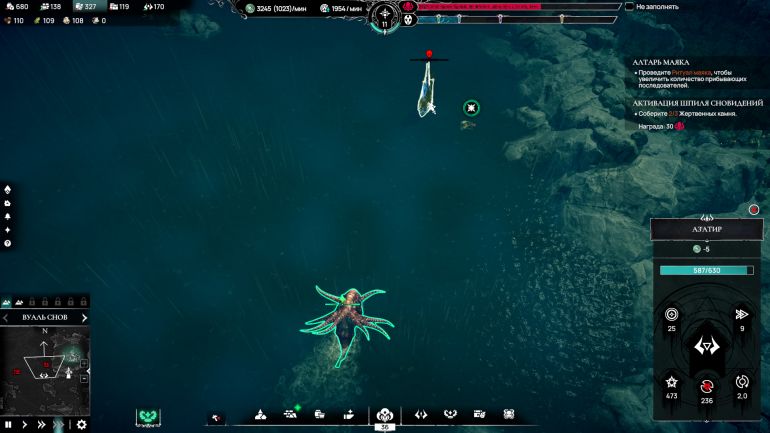Go to the previous minimap view arrow

coord(7,318)
